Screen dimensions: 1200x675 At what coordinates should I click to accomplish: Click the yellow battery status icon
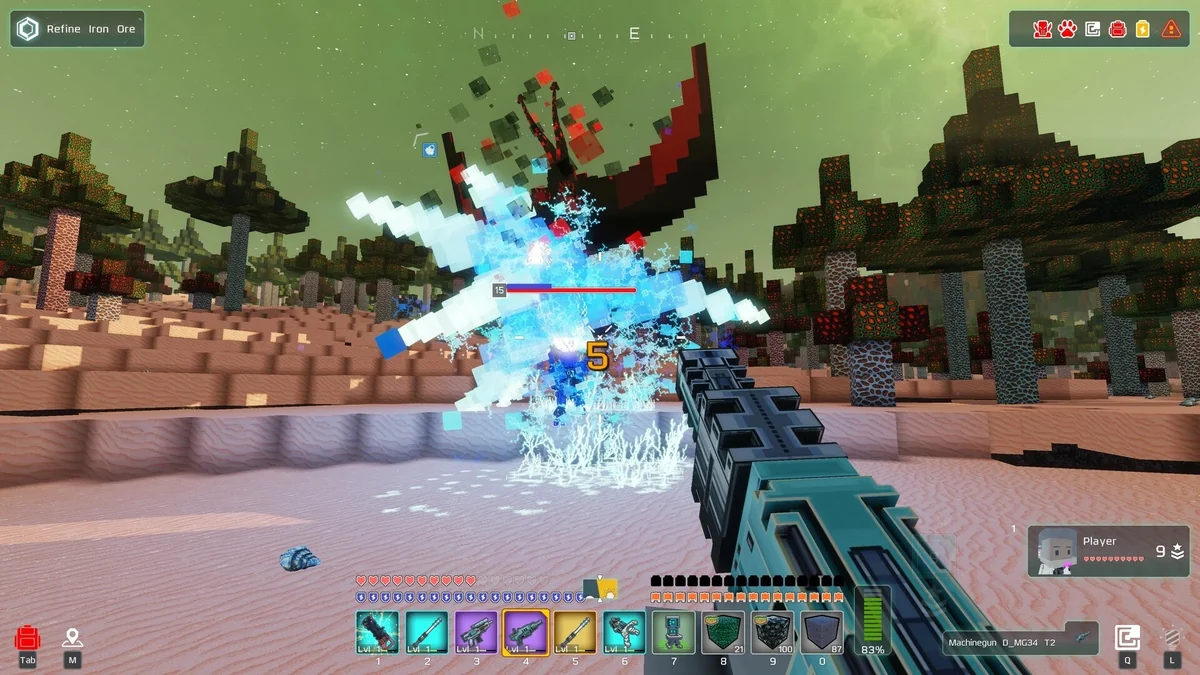(1144, 29)
